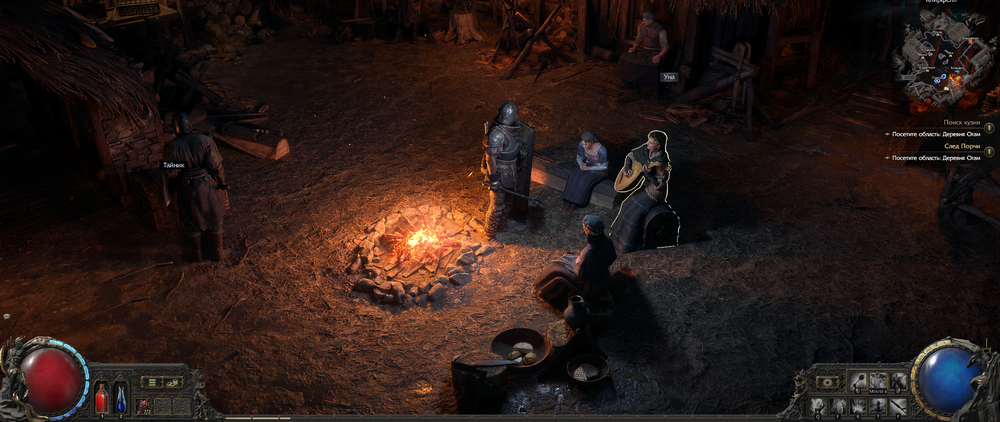The width and height of the screenshot is (1000, 422).
Task: Activate the skill bound to E
Action: point(839,405)
